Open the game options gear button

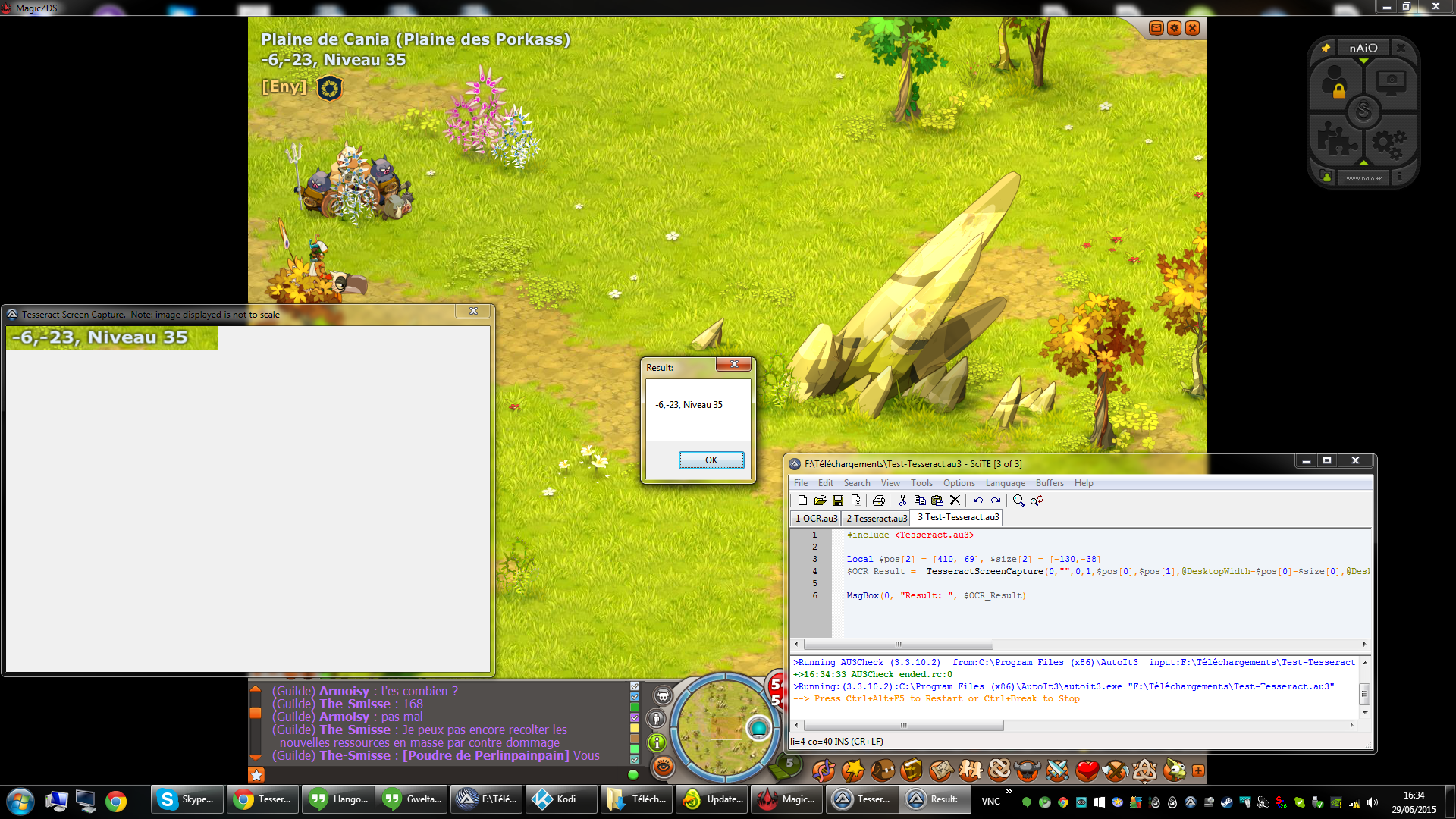[1174, 28]
